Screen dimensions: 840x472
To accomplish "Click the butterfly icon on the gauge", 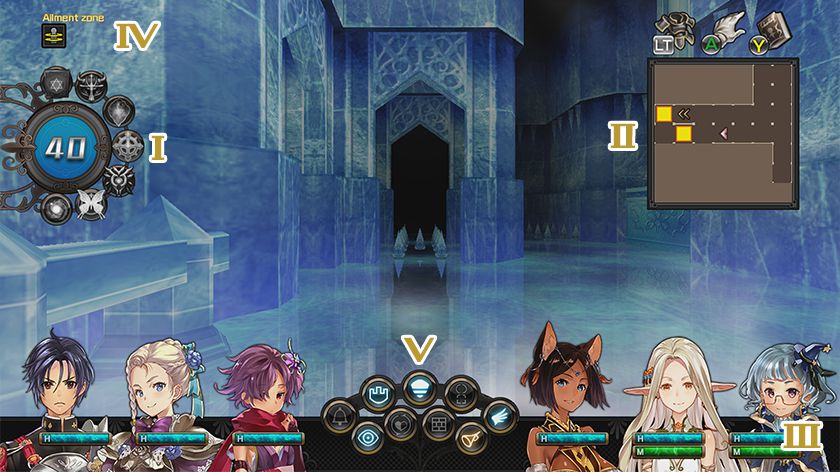I will click(x=90, y=204).
